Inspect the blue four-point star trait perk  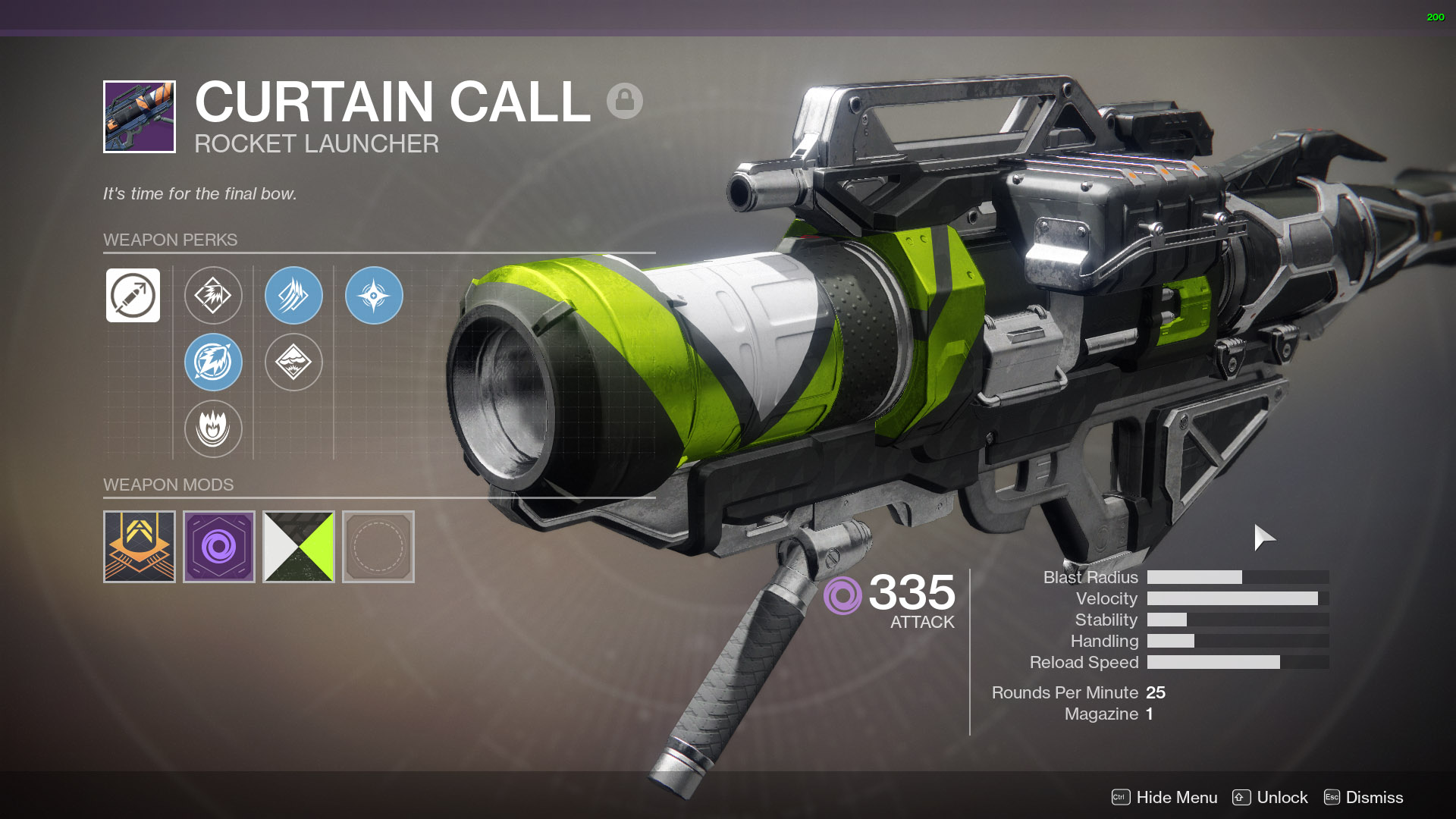374,295
